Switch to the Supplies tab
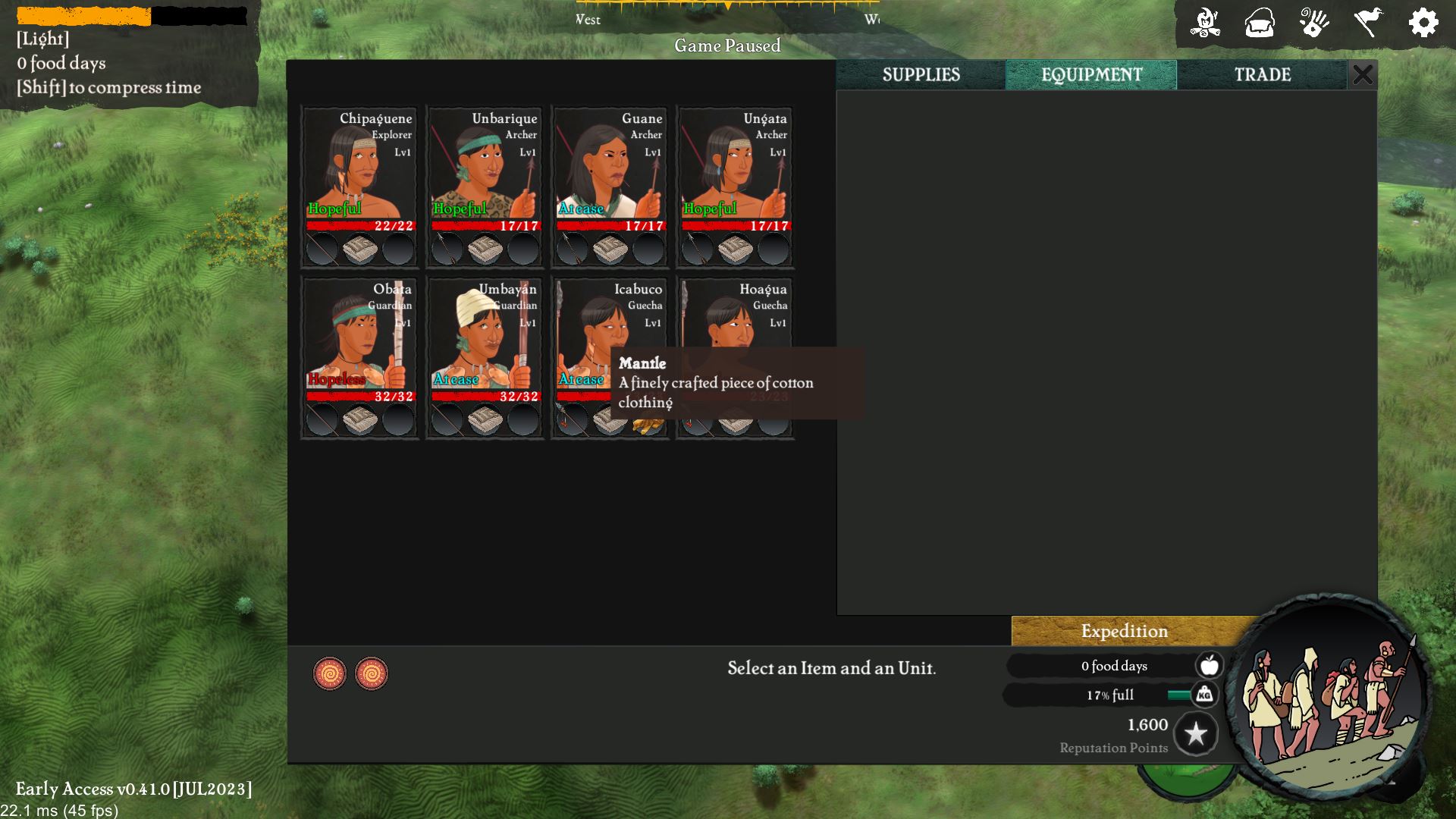1456x819 pixels. (921, 74)
